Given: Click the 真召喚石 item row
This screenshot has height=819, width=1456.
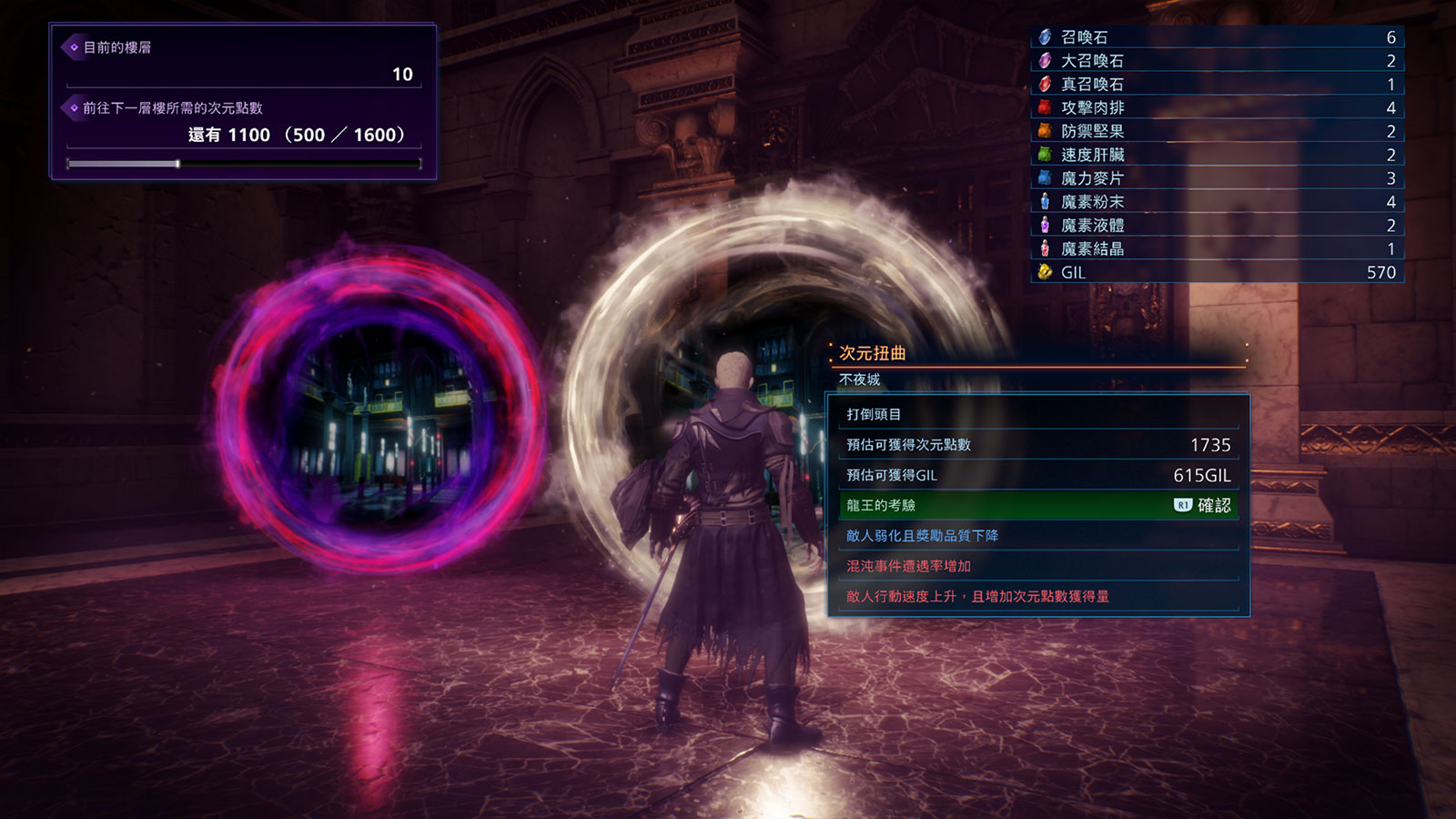Looking at the screenshot, I should [x=1217, y=85].
